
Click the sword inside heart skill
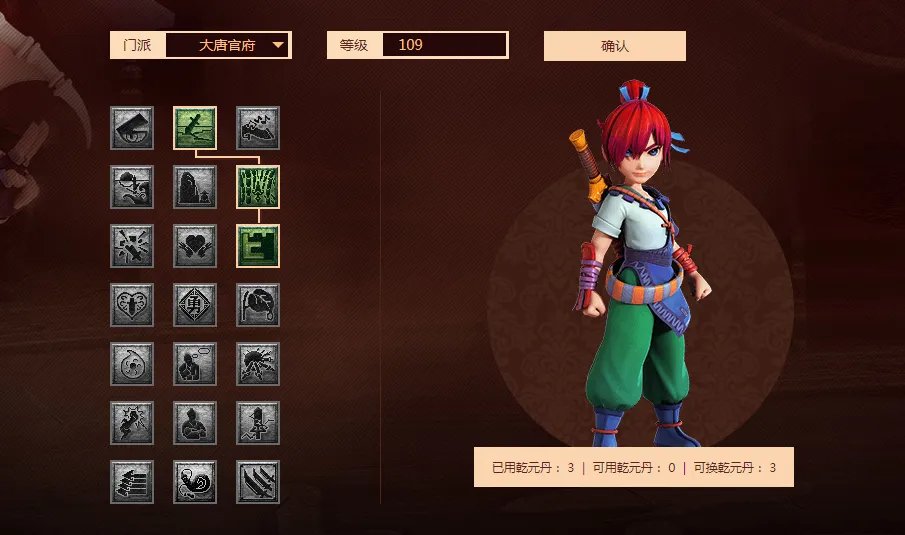point(132,305)
